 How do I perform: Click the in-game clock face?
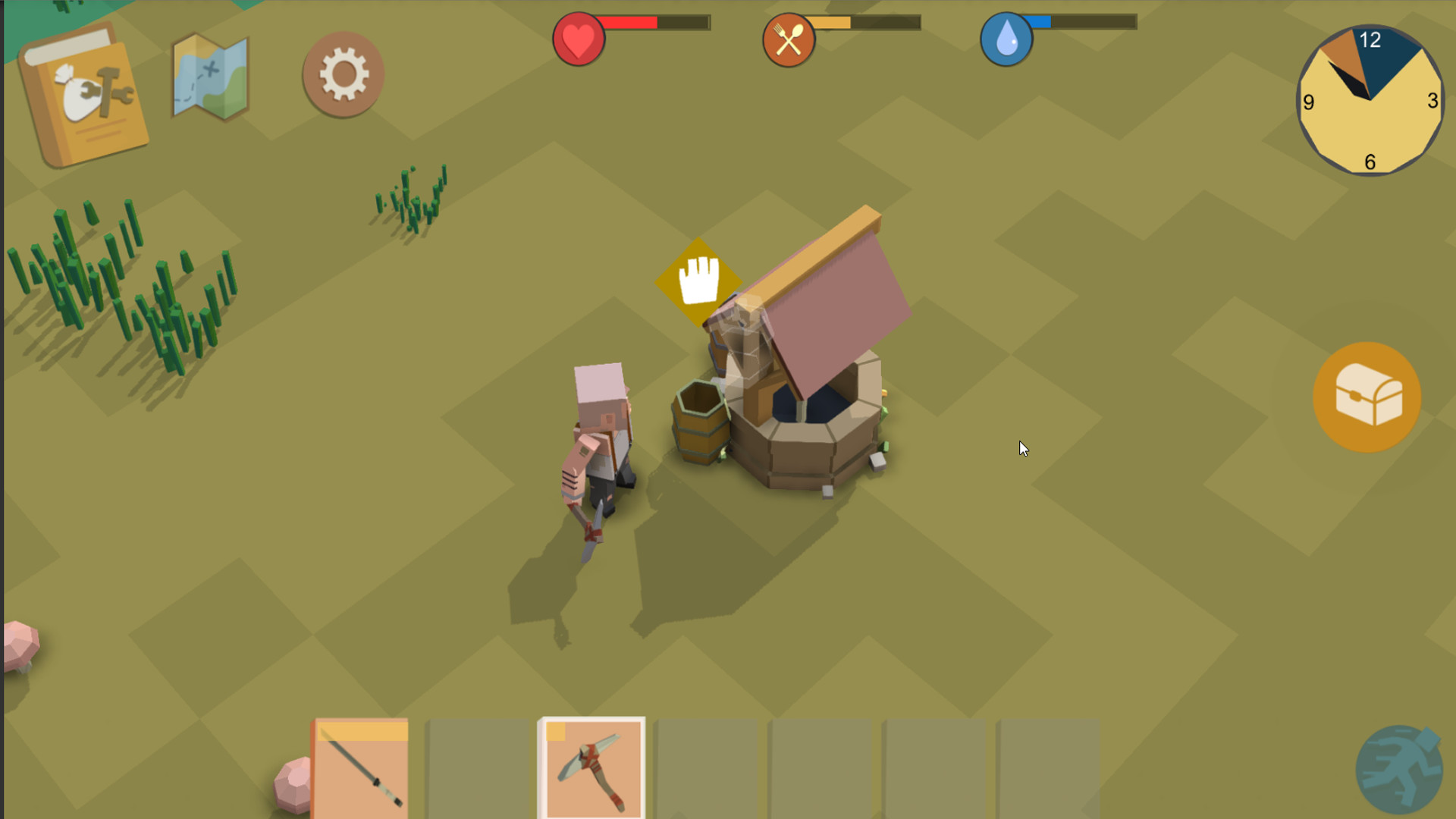tap(1369, 102)
